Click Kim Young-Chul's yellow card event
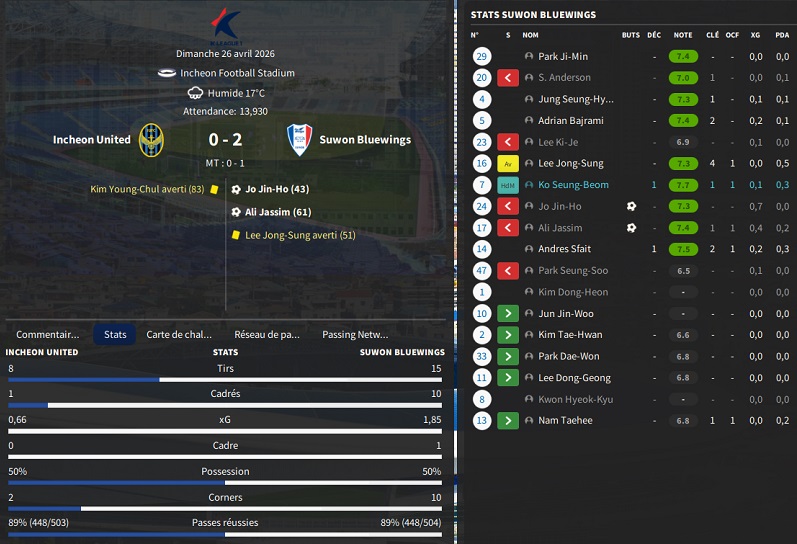Image resolution: width=797 pixels, height=544 pixels. coord(147,189)
